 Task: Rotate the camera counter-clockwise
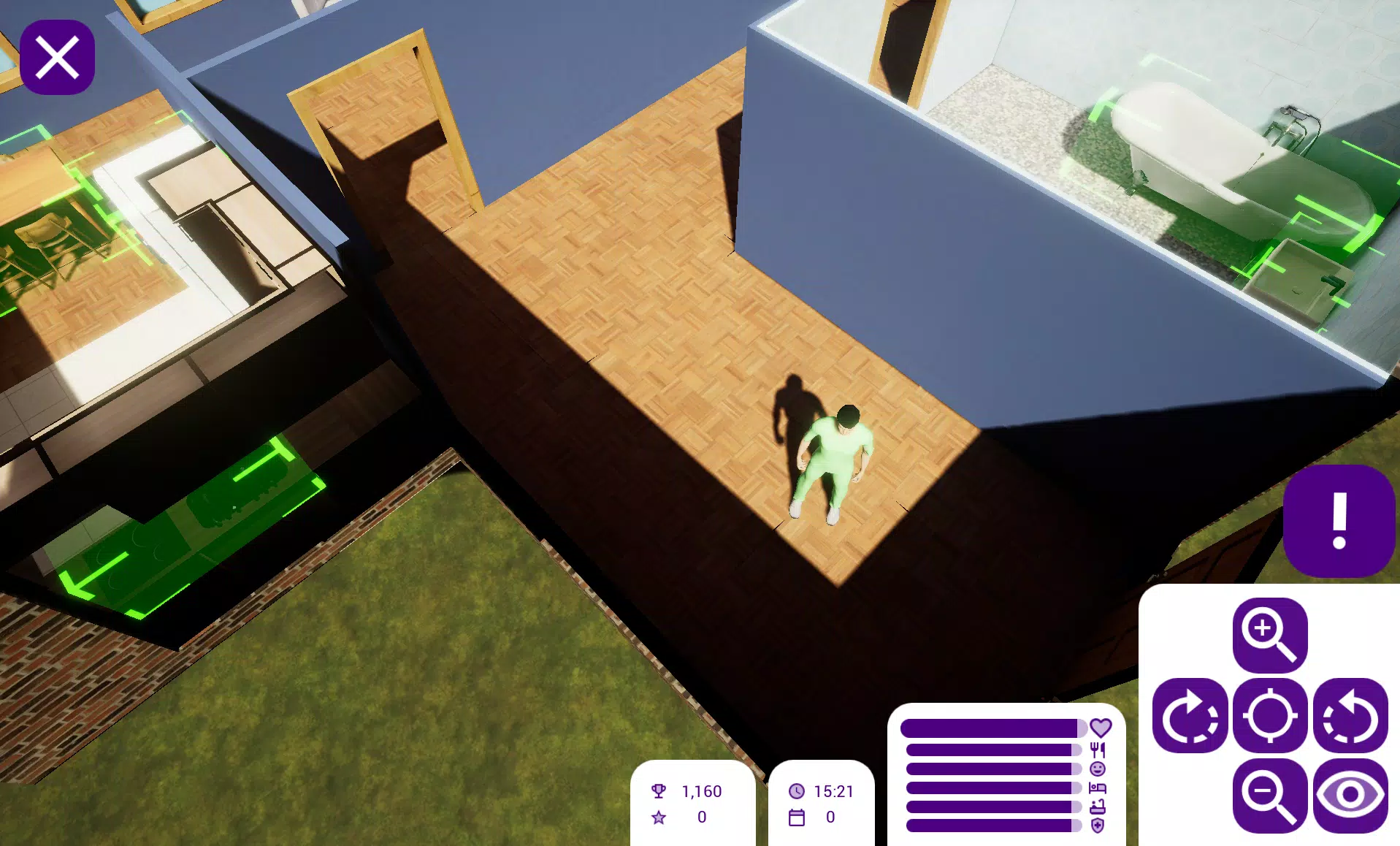click(1350, 716)
